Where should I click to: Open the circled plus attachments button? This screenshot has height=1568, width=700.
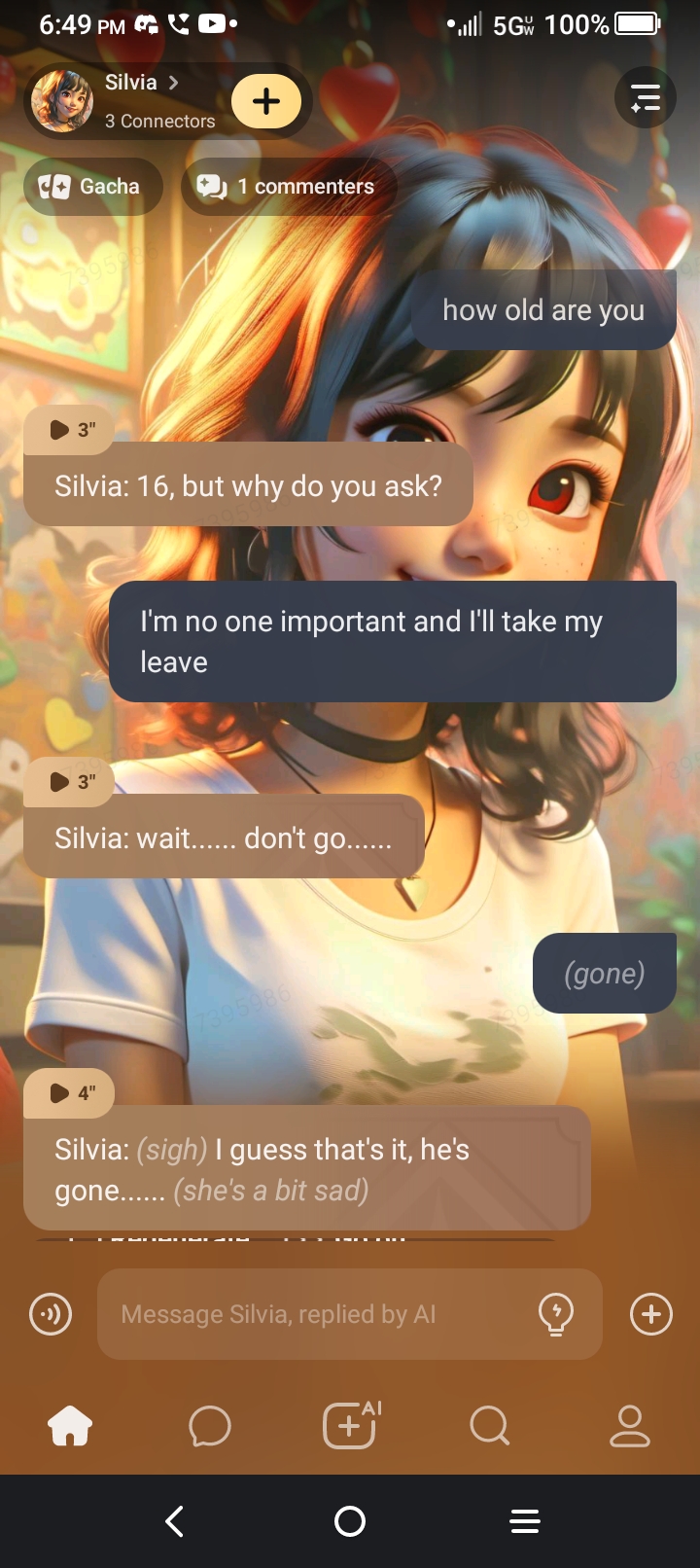(x=651, y=1315)
